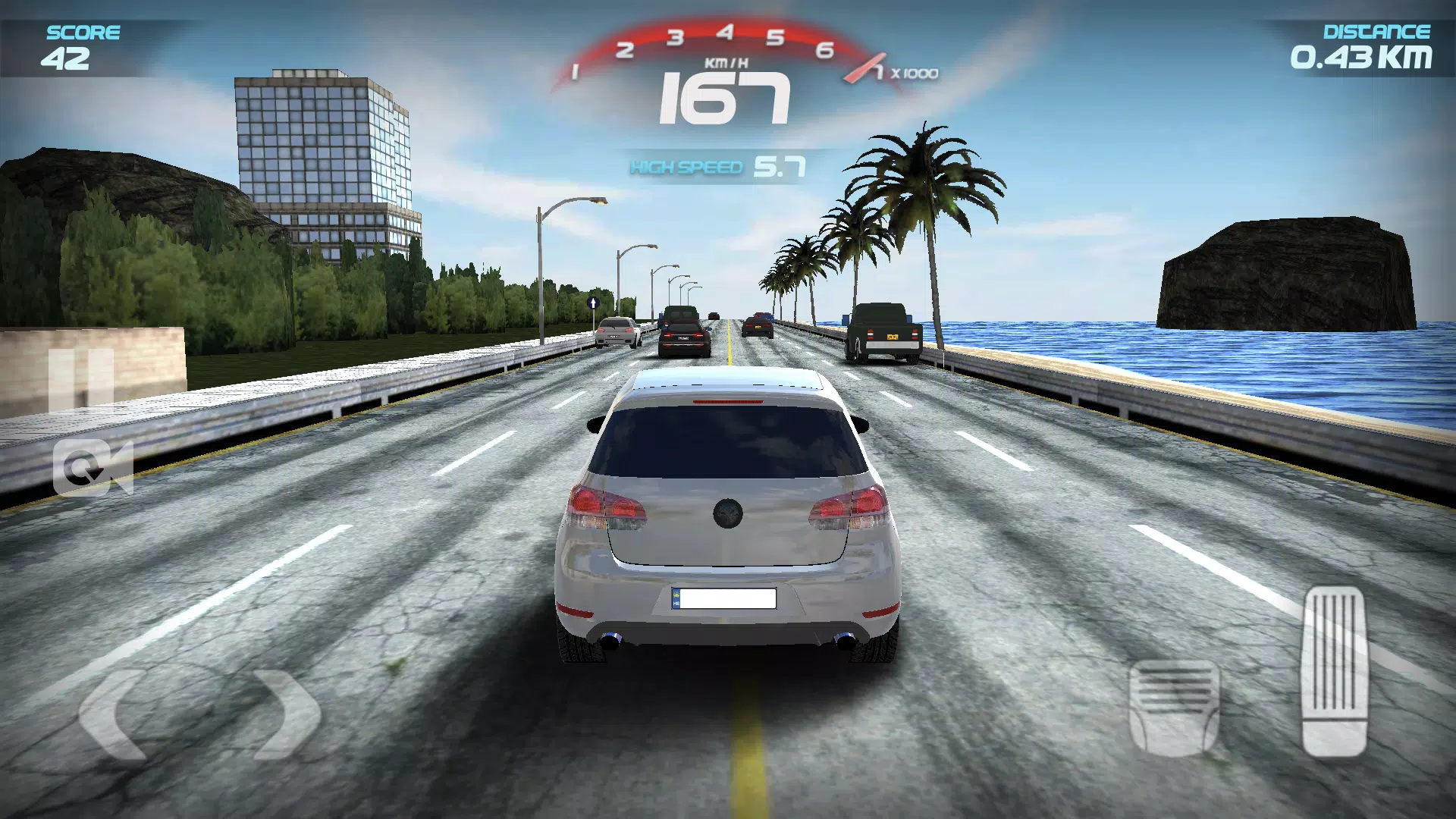Tap the blue road sign near the streetlight
Viewport: 1456px width, 819px height.
593,302
